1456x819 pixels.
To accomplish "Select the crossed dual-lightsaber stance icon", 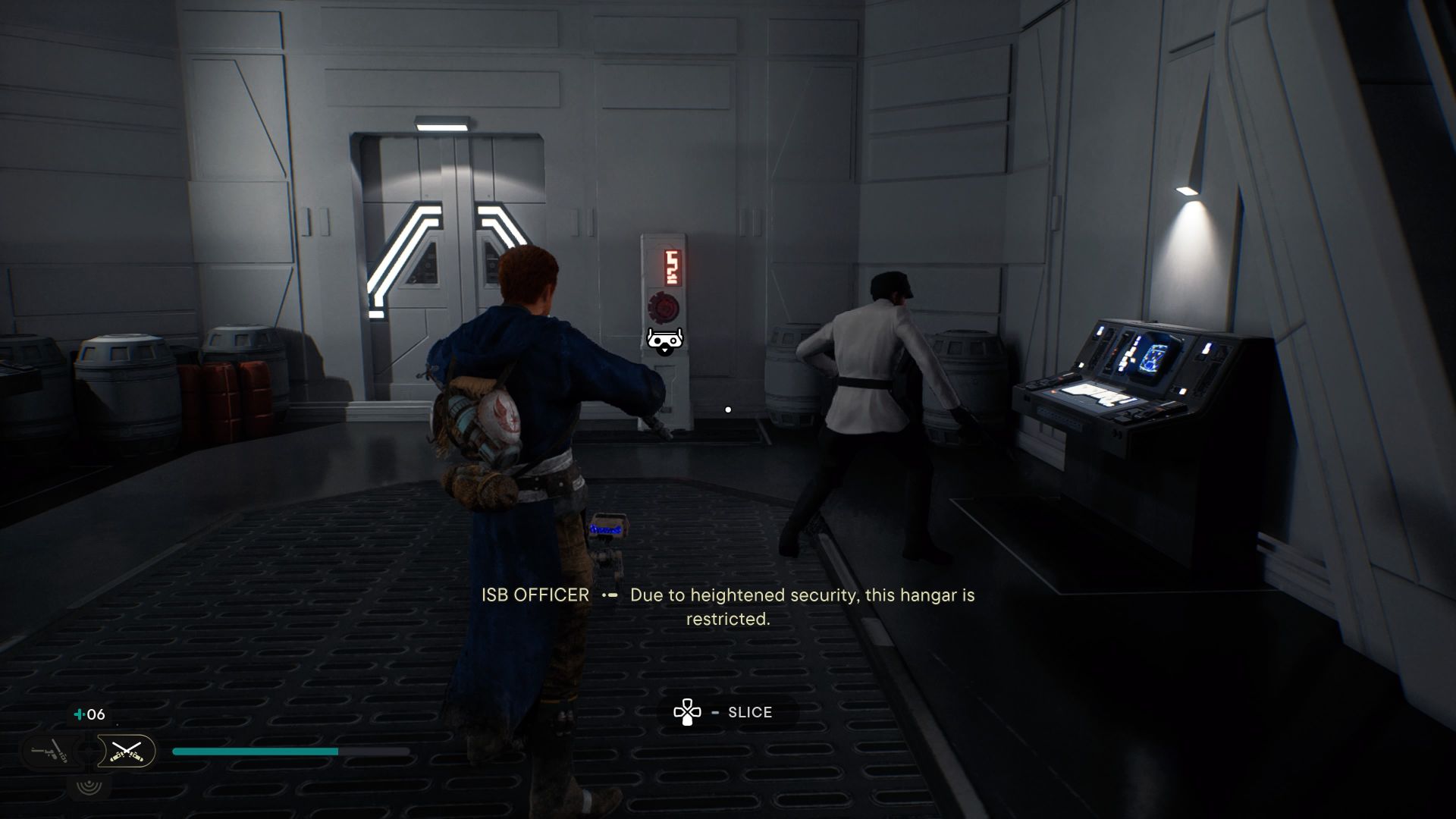I will (127, 751).
